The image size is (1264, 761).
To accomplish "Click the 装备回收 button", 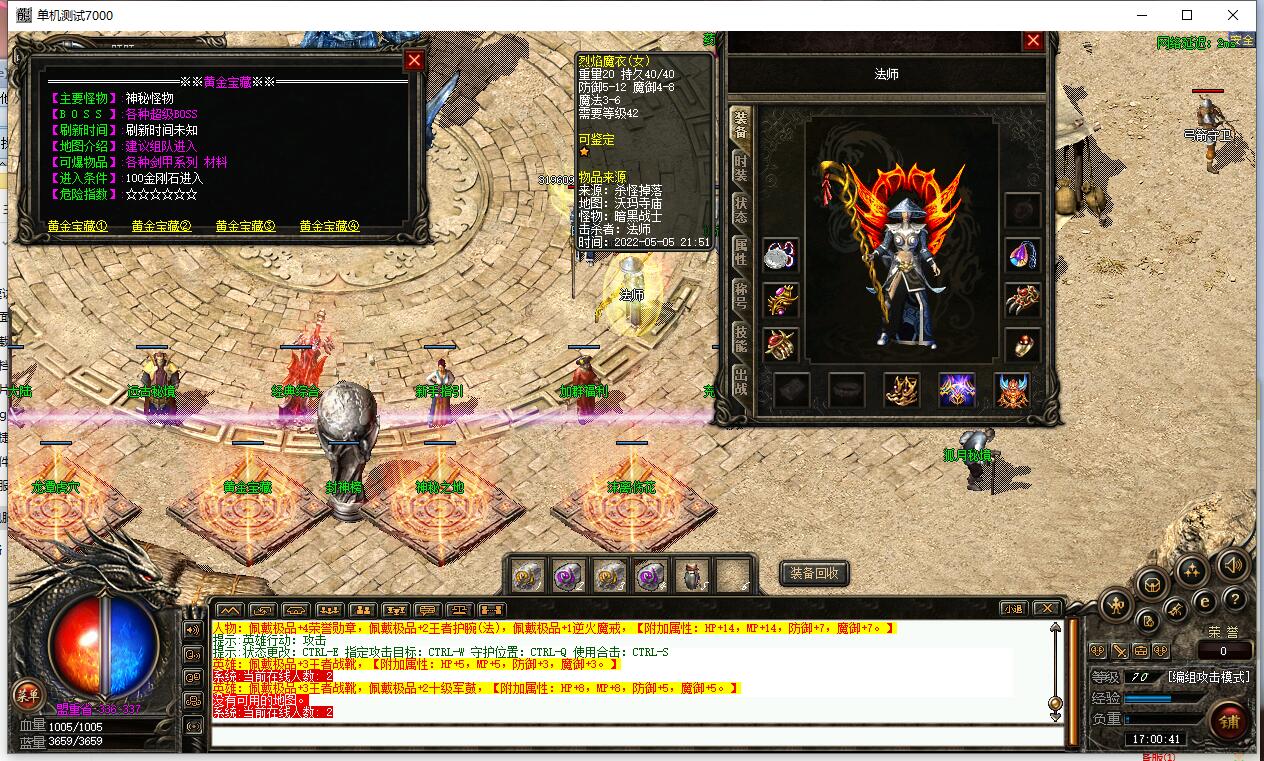I will click(x=814, y=573).
